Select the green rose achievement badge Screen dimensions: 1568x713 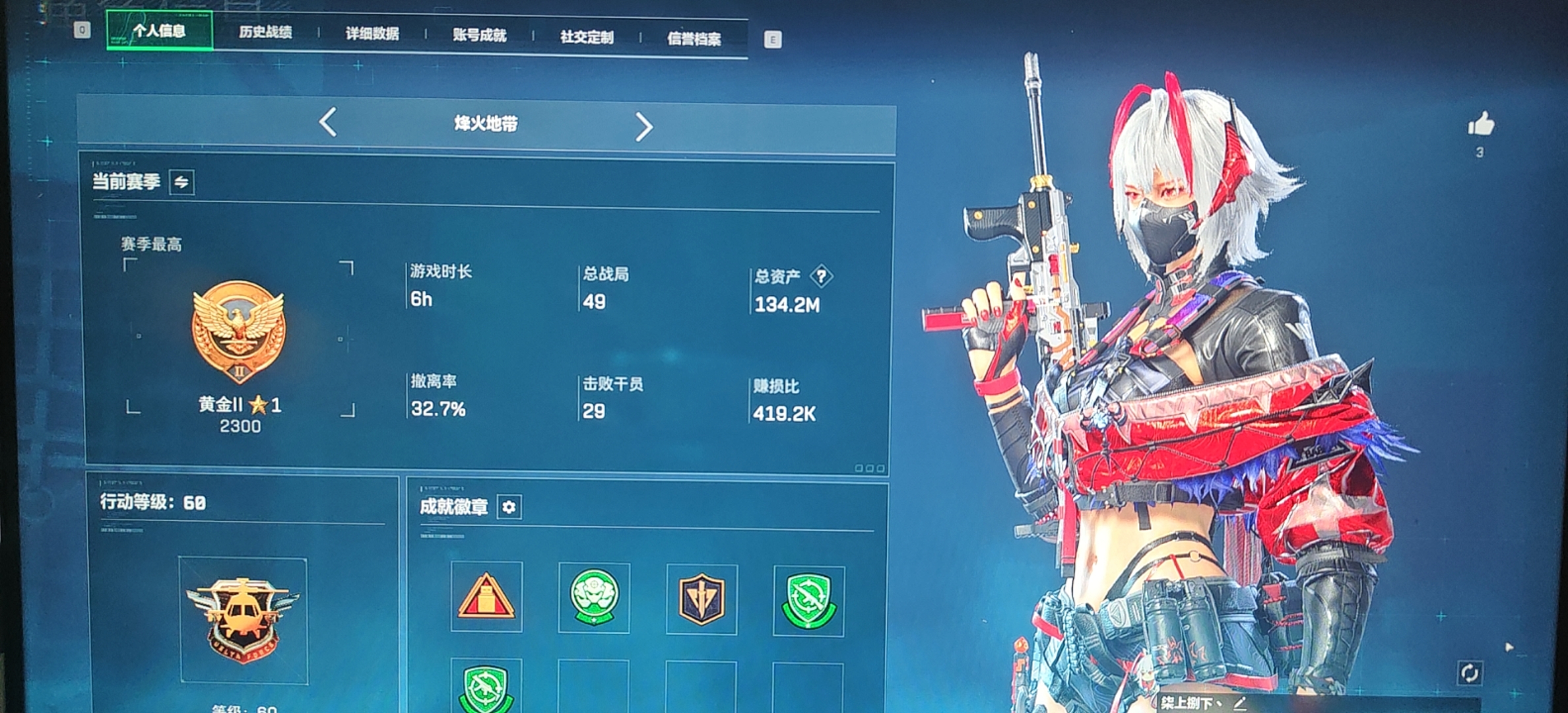pyautogui.click(x=594, y=598)
